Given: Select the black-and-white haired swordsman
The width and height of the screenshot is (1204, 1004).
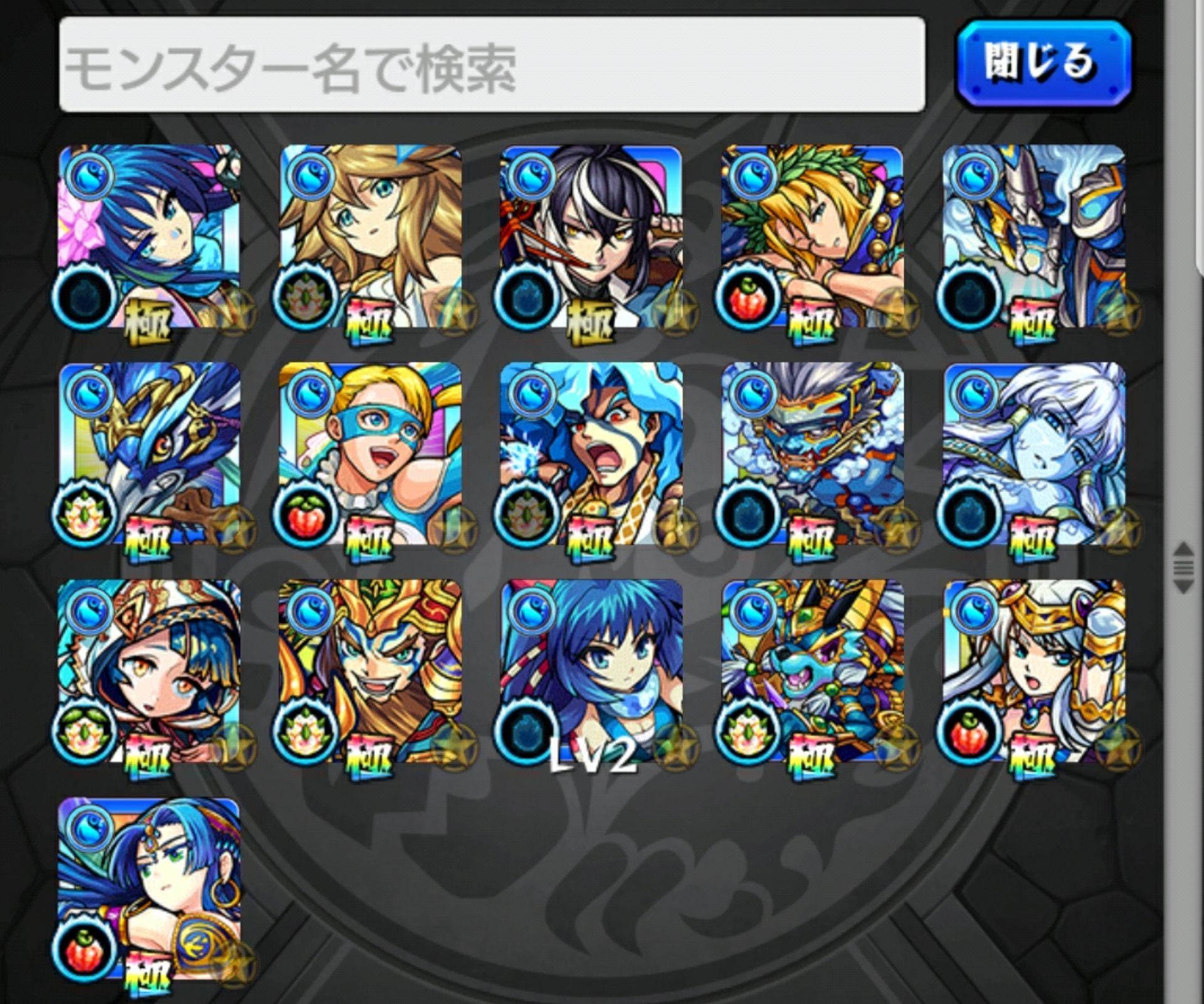Looking at the screenshot, I should [x=591, y=237].
